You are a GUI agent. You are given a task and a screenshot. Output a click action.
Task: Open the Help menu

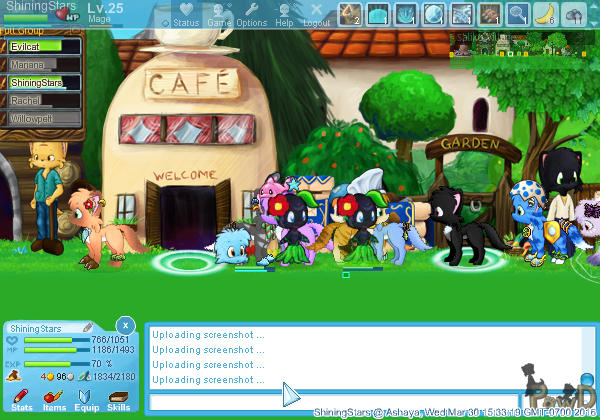point(285,13)
